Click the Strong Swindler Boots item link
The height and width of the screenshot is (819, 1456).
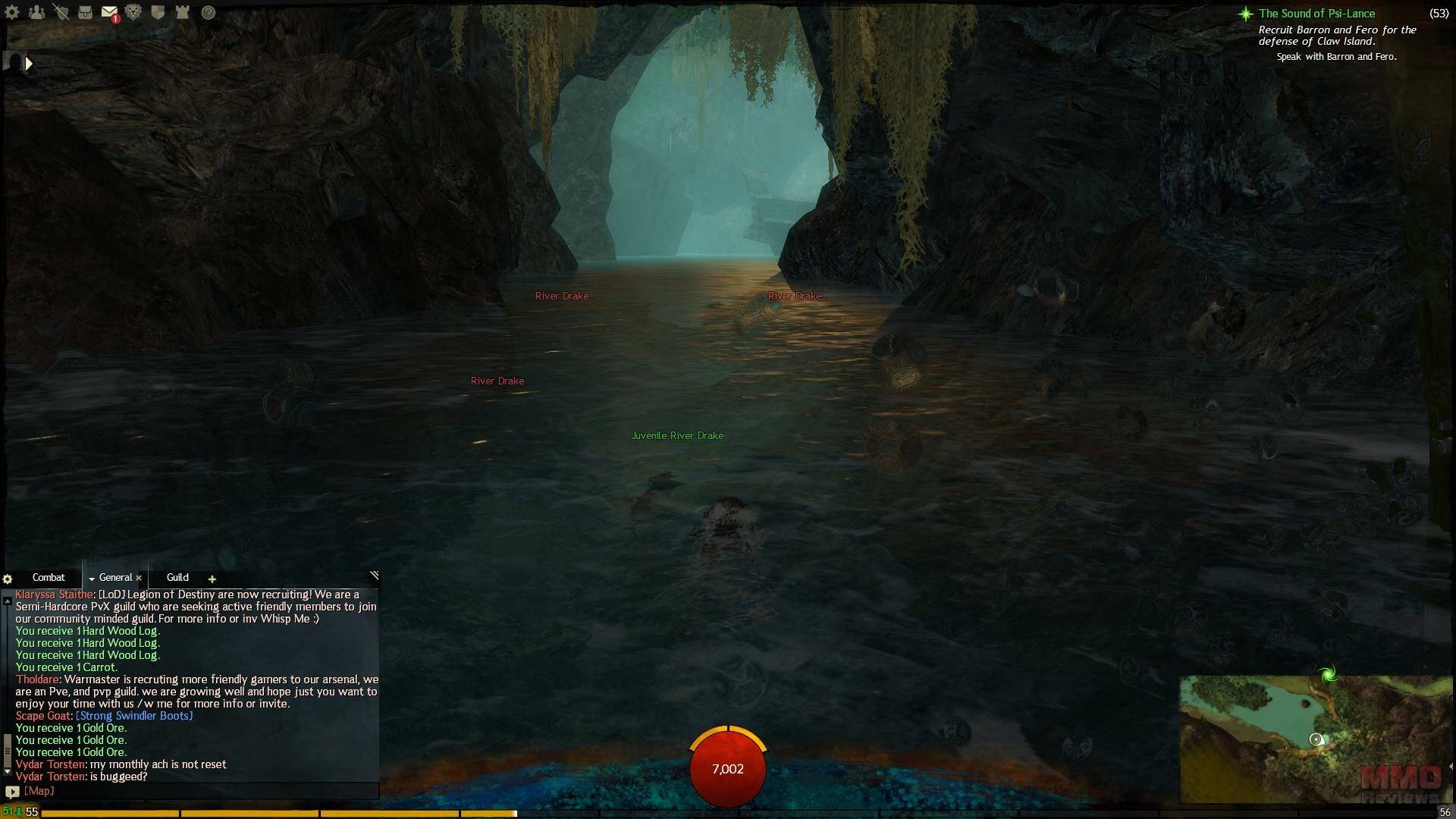click(134, 716)
